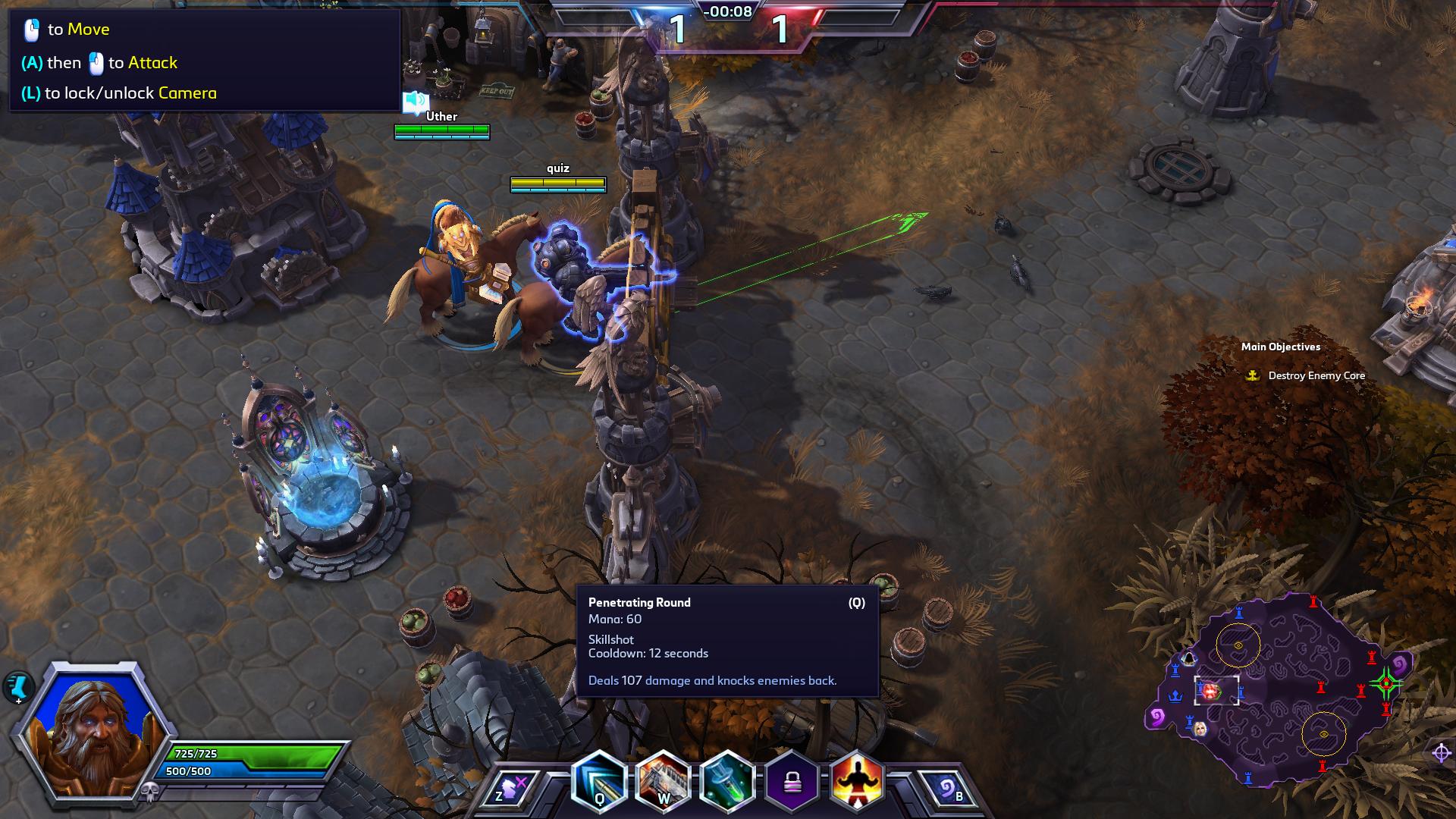
Task: Activate the glowing silhouette trait ability
Action: click(857, 782)
